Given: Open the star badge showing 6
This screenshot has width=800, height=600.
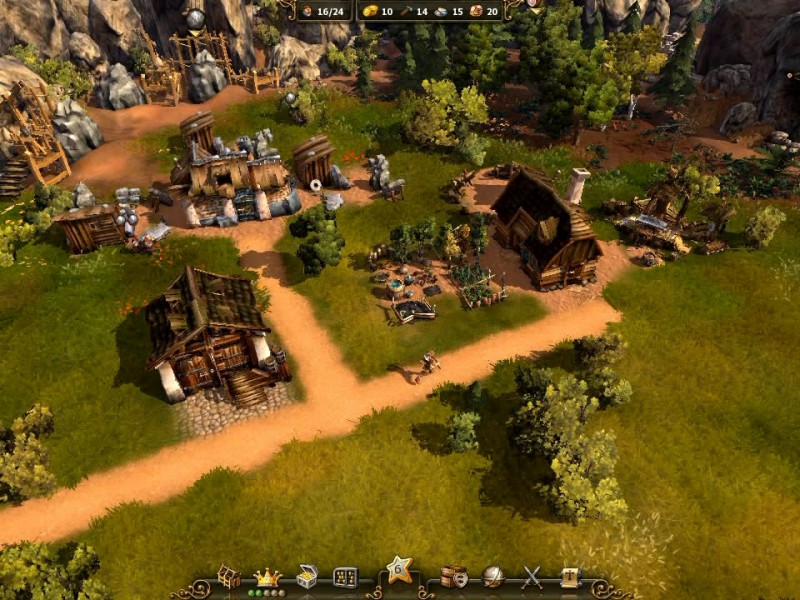Looking at the screenshot, I should pyautogui.click(x=399, y=571).
